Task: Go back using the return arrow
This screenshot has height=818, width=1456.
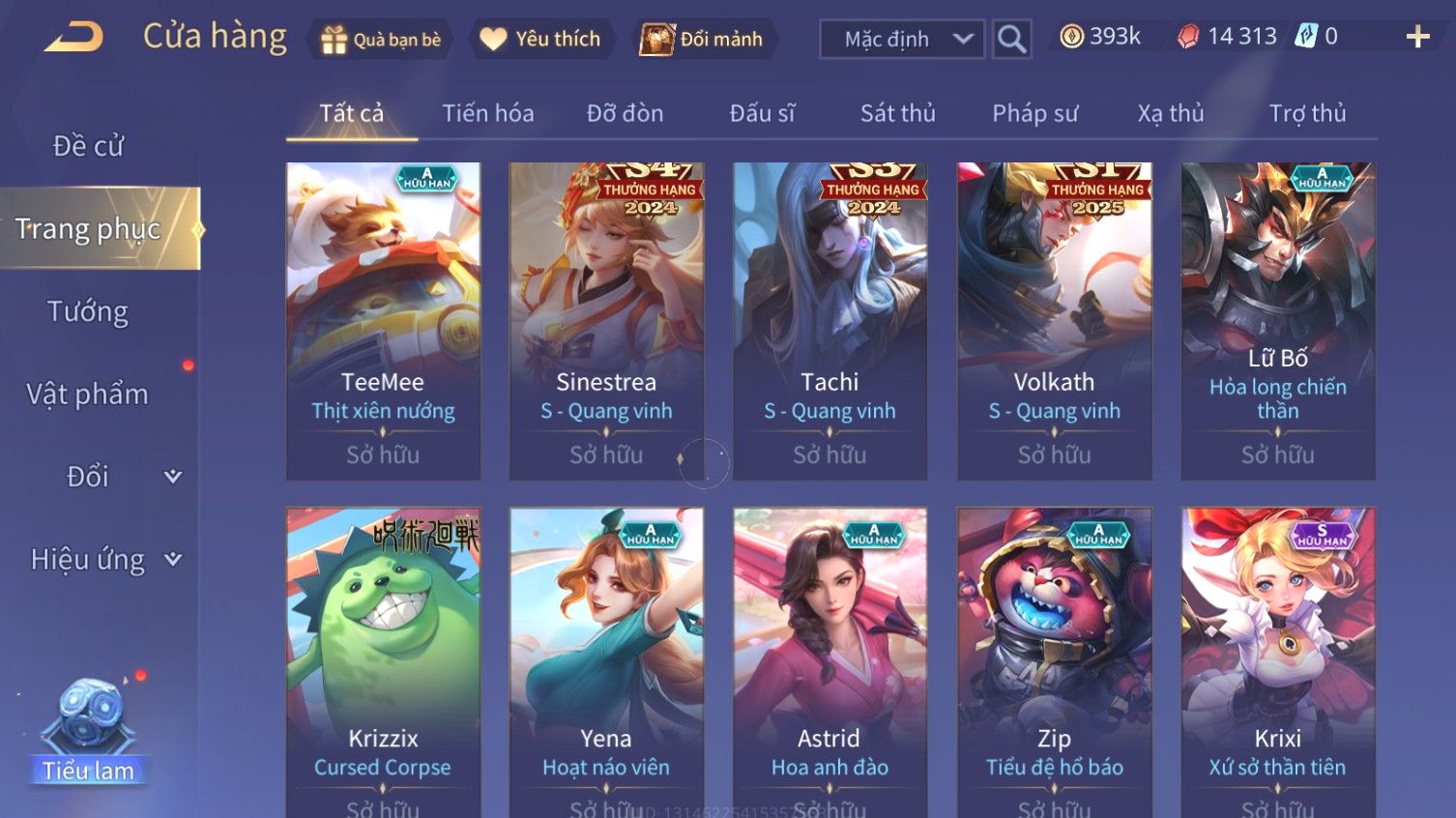Action: pyautogui.click(x=73, y=38)
